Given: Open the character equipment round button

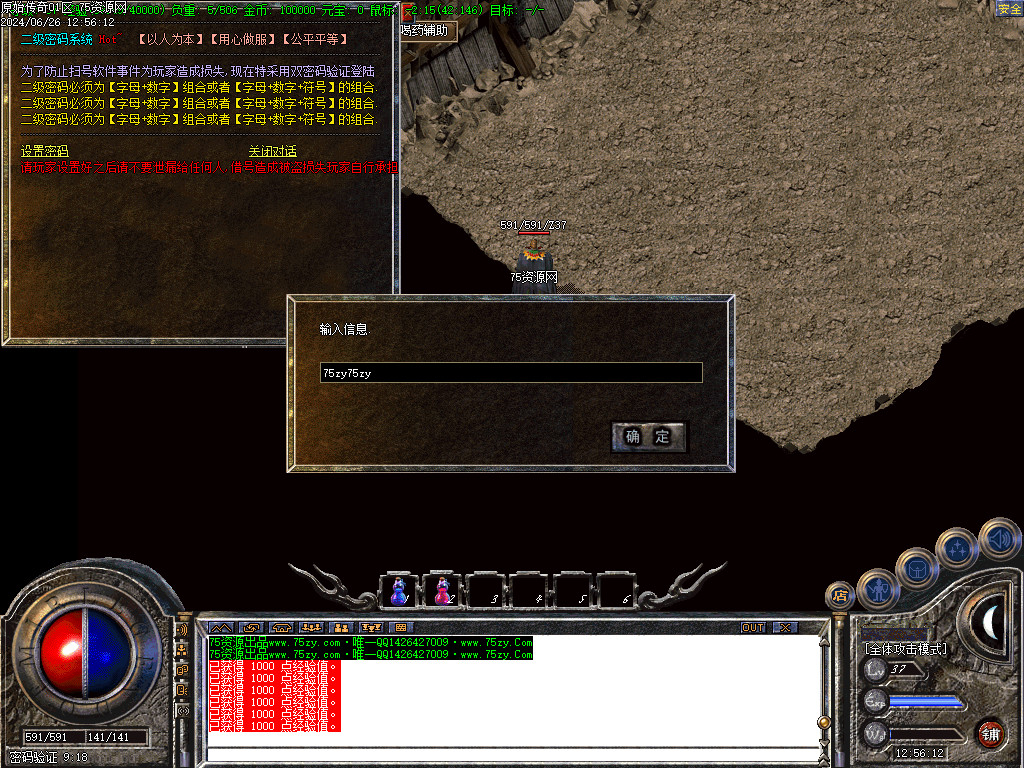Looking at the screenshot, I should [877, 588].
